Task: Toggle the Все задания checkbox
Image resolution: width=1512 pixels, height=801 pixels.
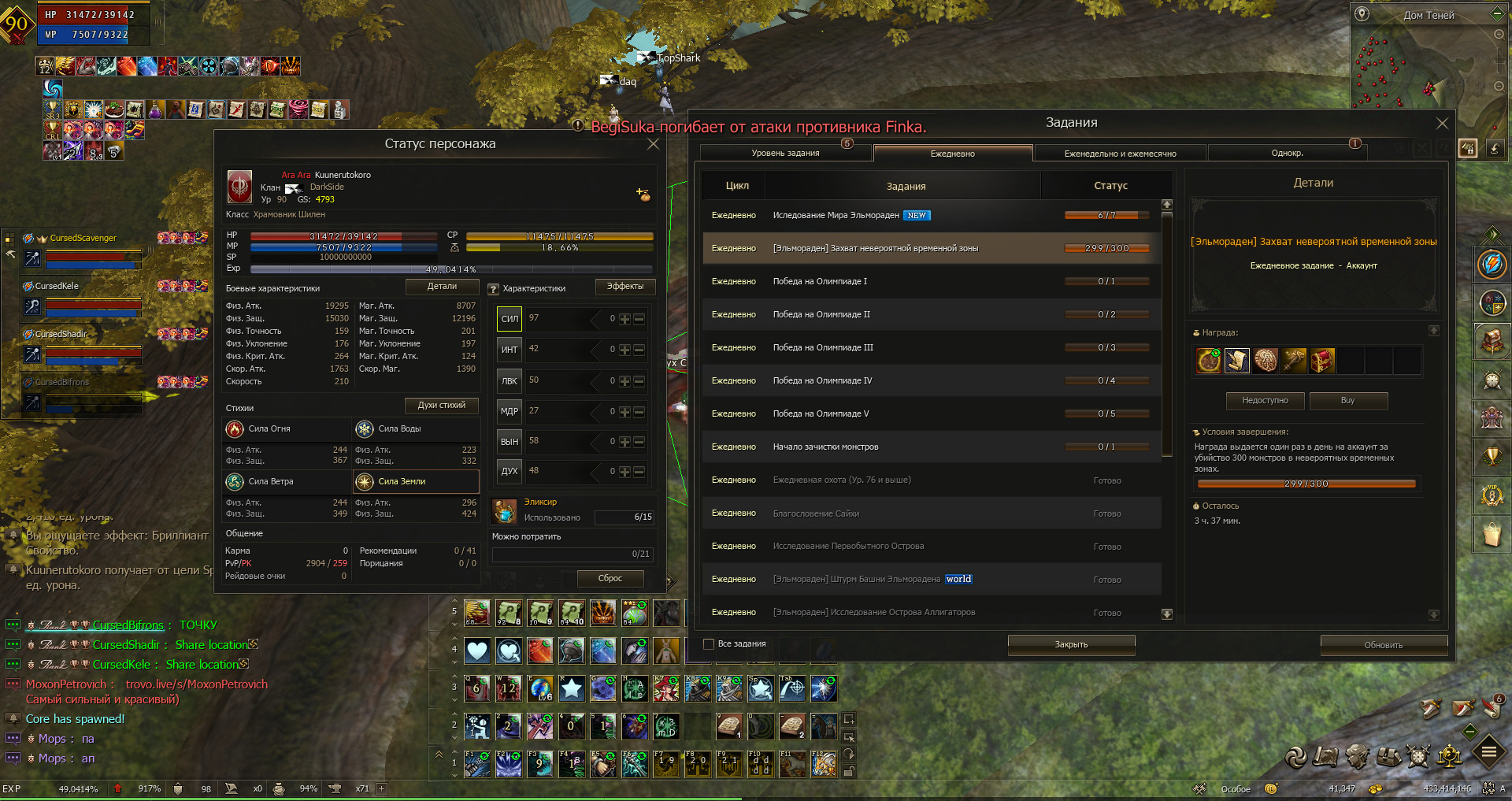Action: [x=709, y=644]
